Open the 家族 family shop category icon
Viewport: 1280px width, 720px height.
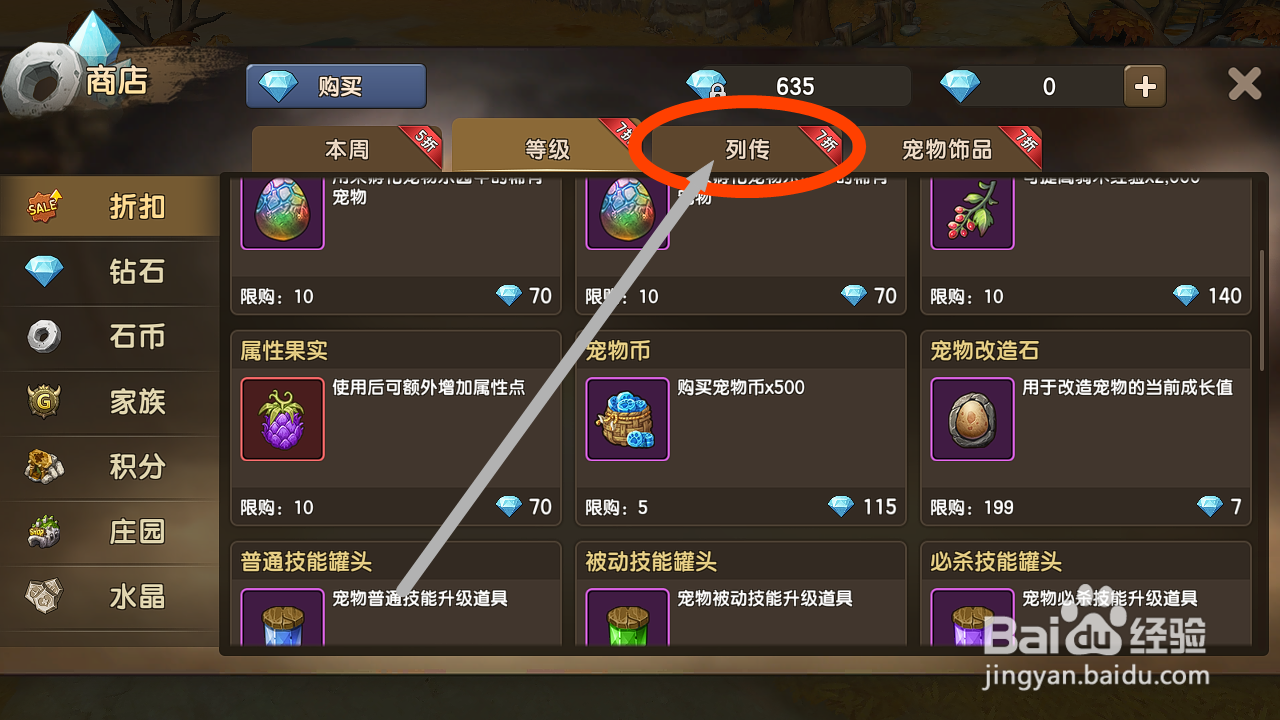42,402
